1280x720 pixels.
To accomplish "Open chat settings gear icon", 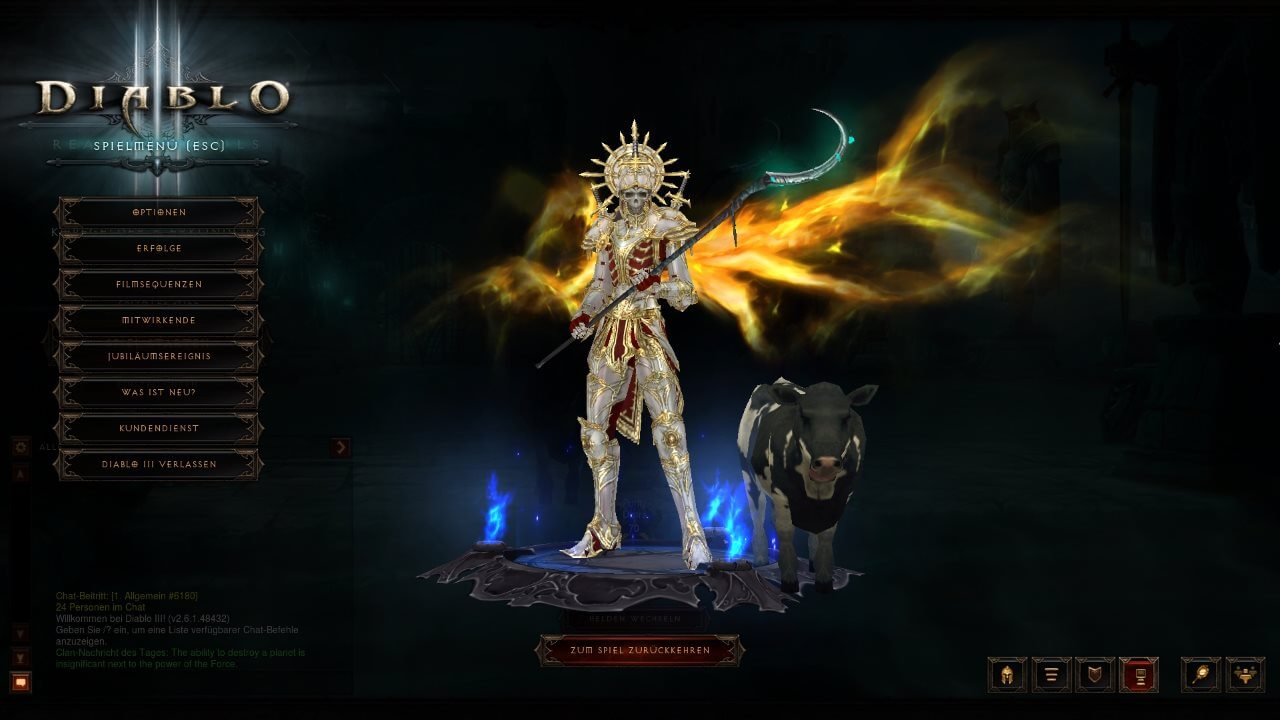I will tap(21, 447).
